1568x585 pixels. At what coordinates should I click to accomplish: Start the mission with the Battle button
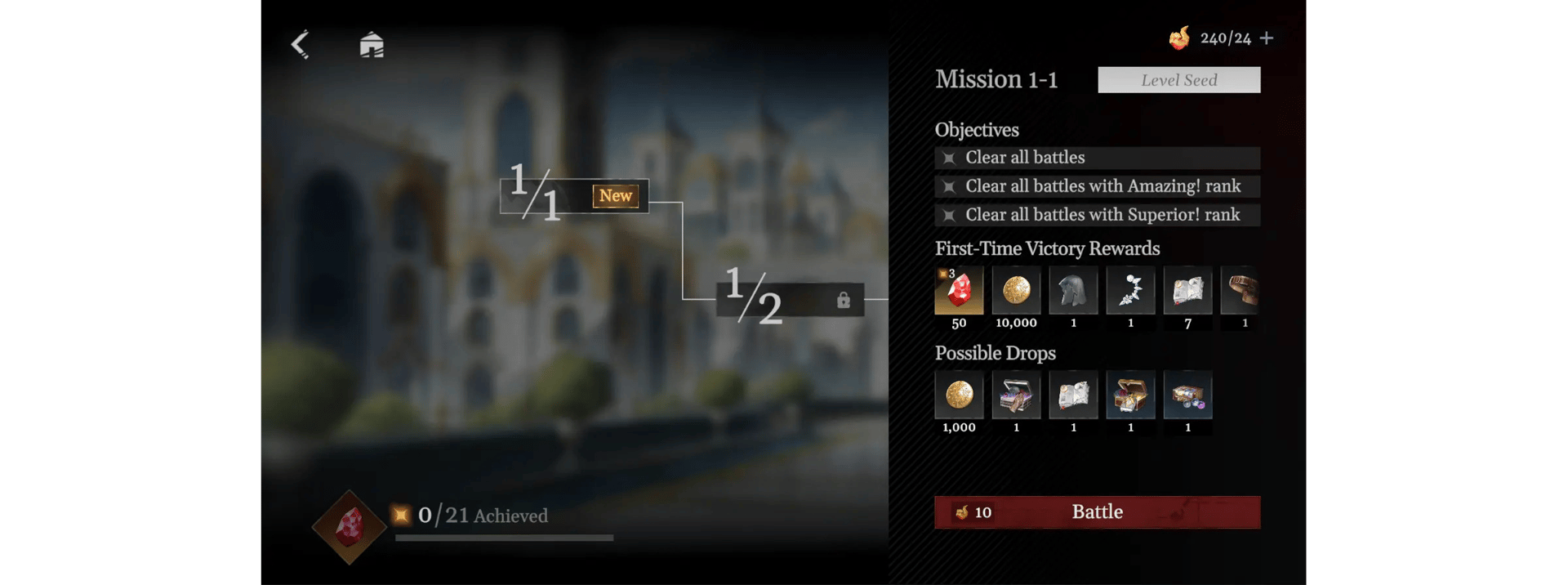(1097, 512)
